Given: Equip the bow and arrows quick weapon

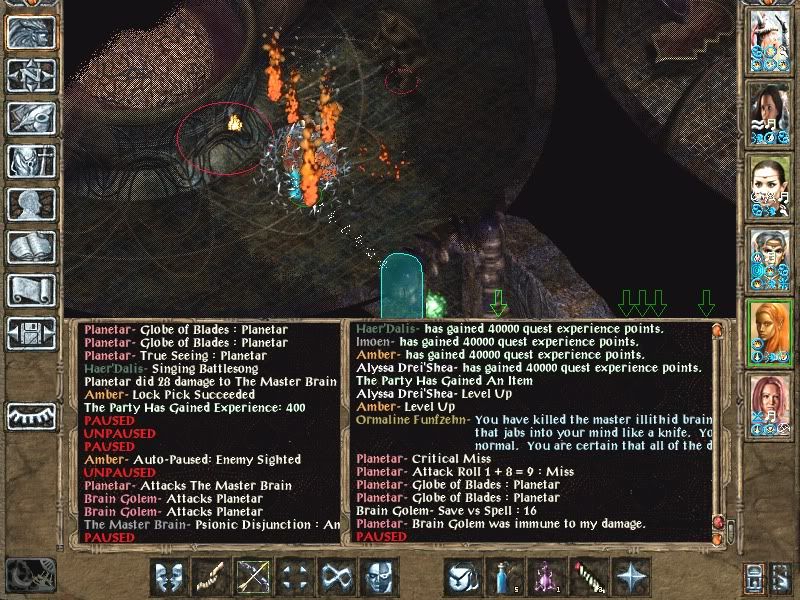Looking at the screenshot, I should [251, 577].
